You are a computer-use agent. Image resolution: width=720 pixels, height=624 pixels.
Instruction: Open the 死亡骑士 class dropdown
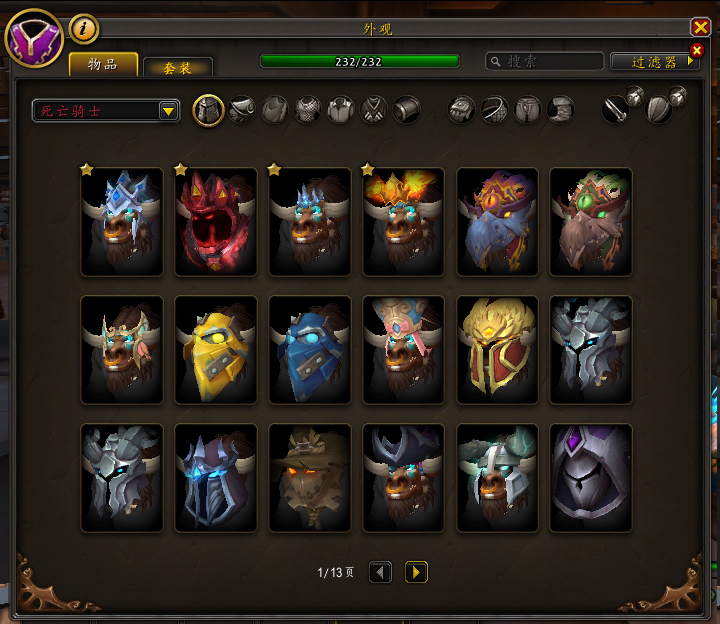pos(106,110)
